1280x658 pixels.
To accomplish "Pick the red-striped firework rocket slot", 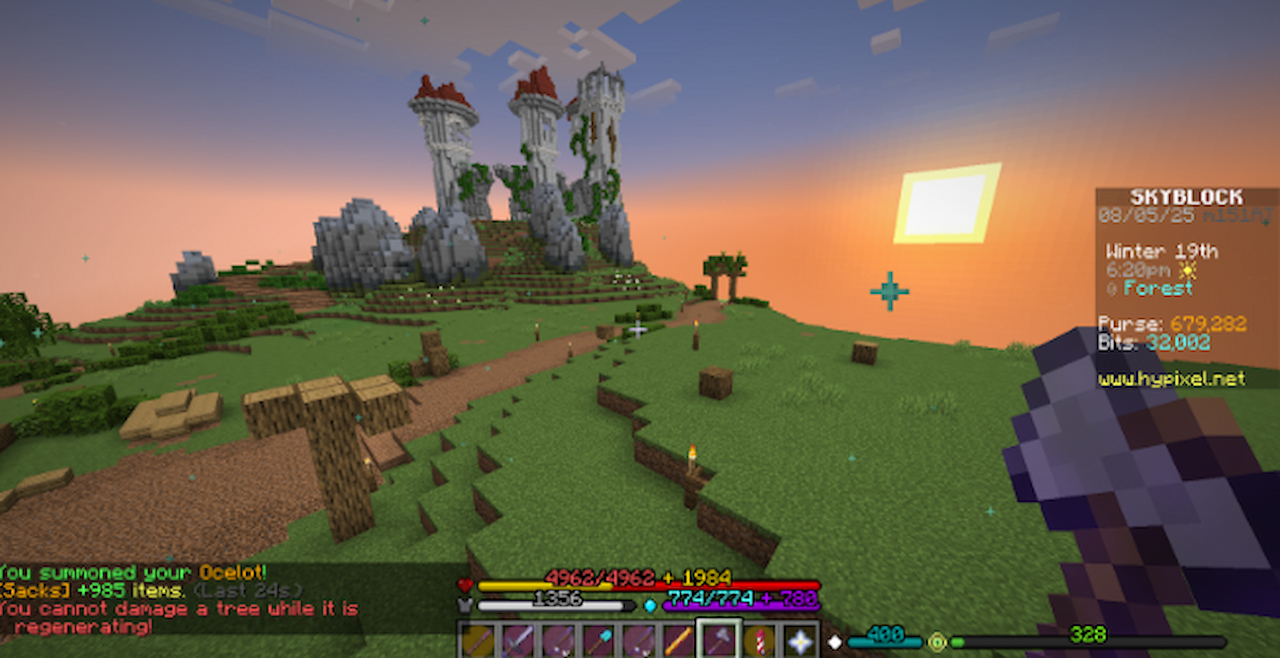I will point(759,640).
